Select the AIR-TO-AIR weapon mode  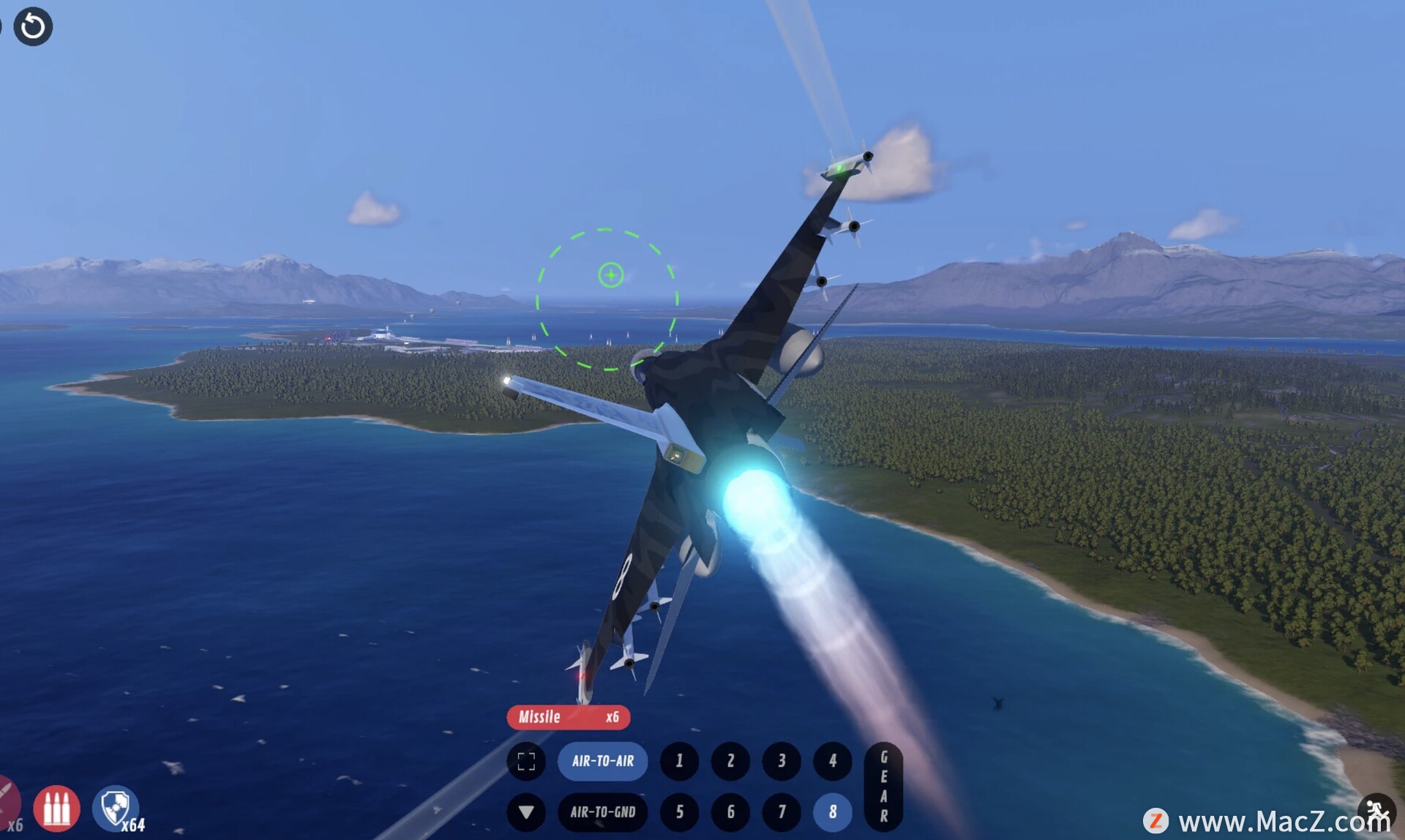[x=602, y=761]
